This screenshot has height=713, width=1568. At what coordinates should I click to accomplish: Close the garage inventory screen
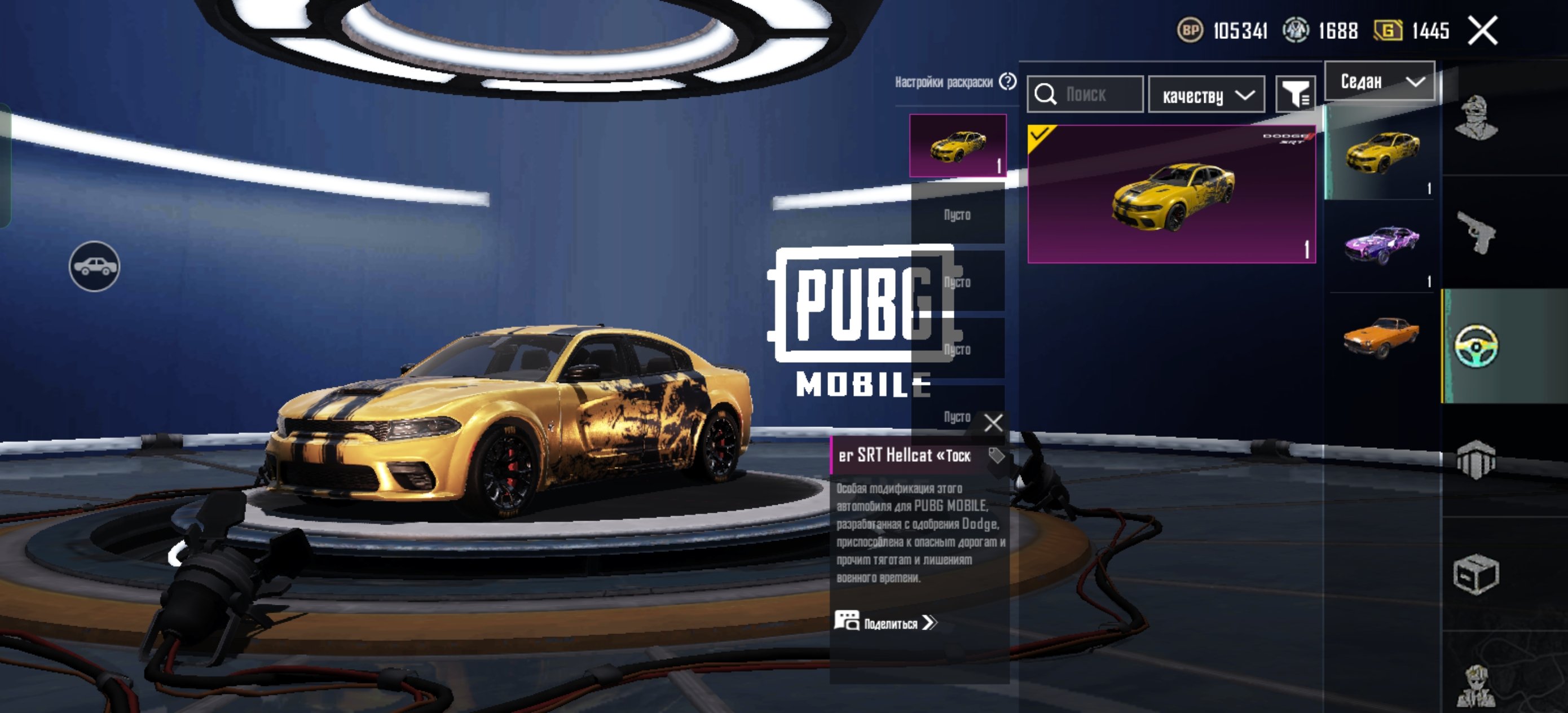tap(1482, 30)
